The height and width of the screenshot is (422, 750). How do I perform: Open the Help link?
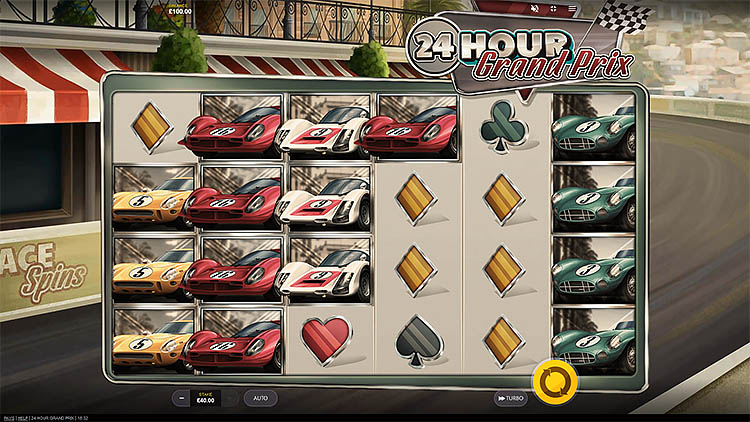pyautogui.click(x=23, y=417)
